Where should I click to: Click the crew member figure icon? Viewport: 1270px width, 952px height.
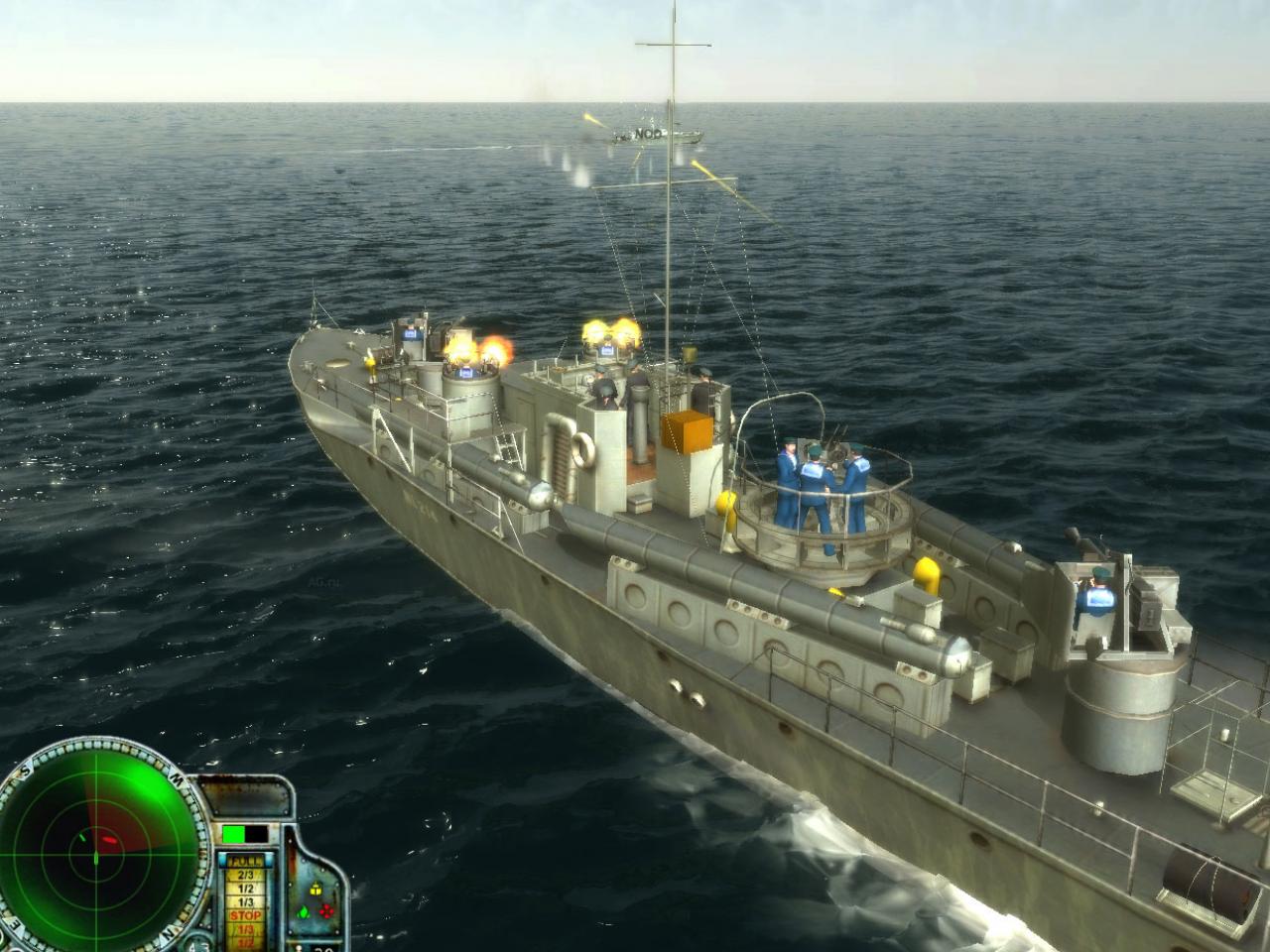pos(299,947)
